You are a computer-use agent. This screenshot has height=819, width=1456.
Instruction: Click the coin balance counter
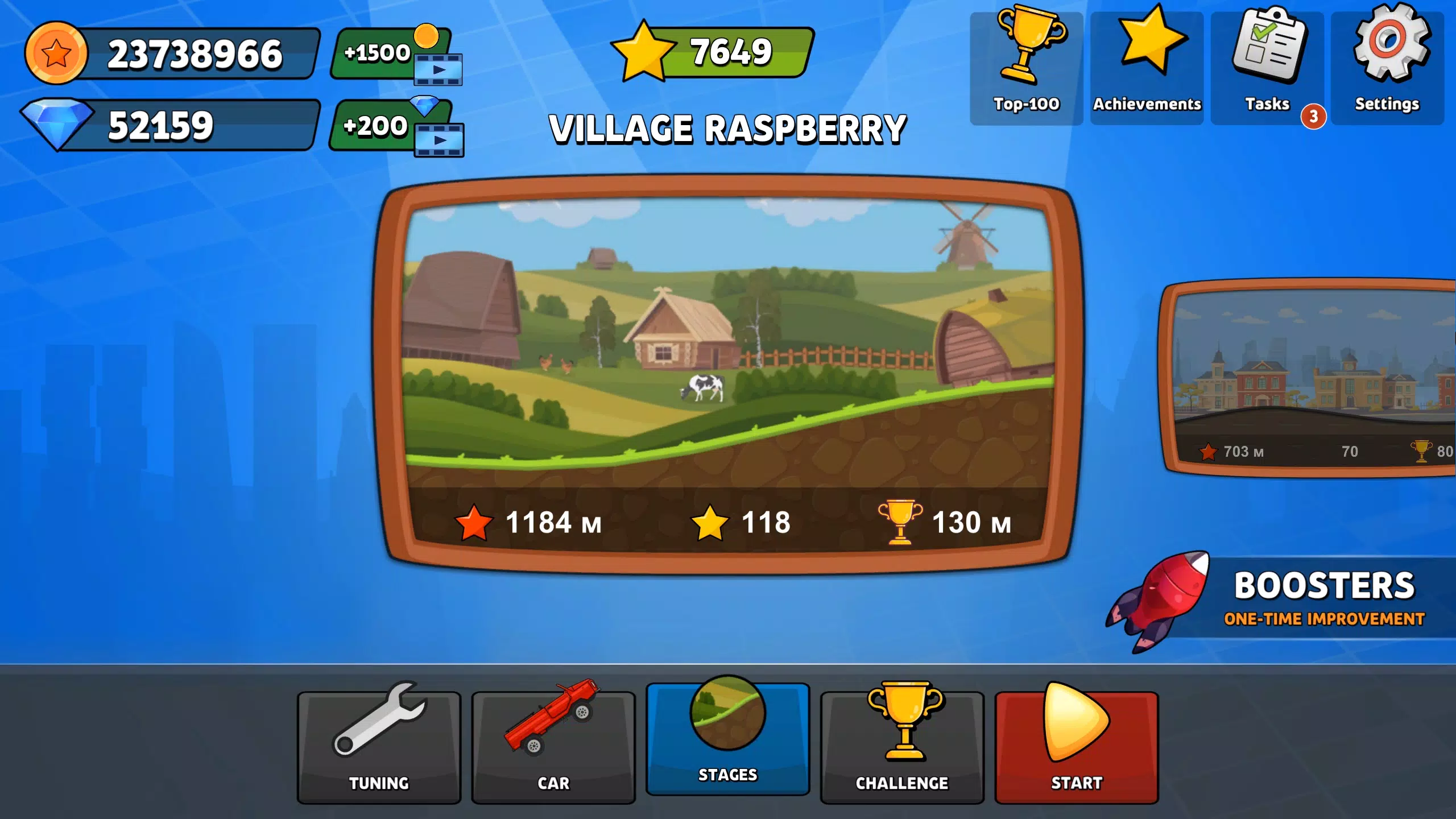[x=171, y=54]
